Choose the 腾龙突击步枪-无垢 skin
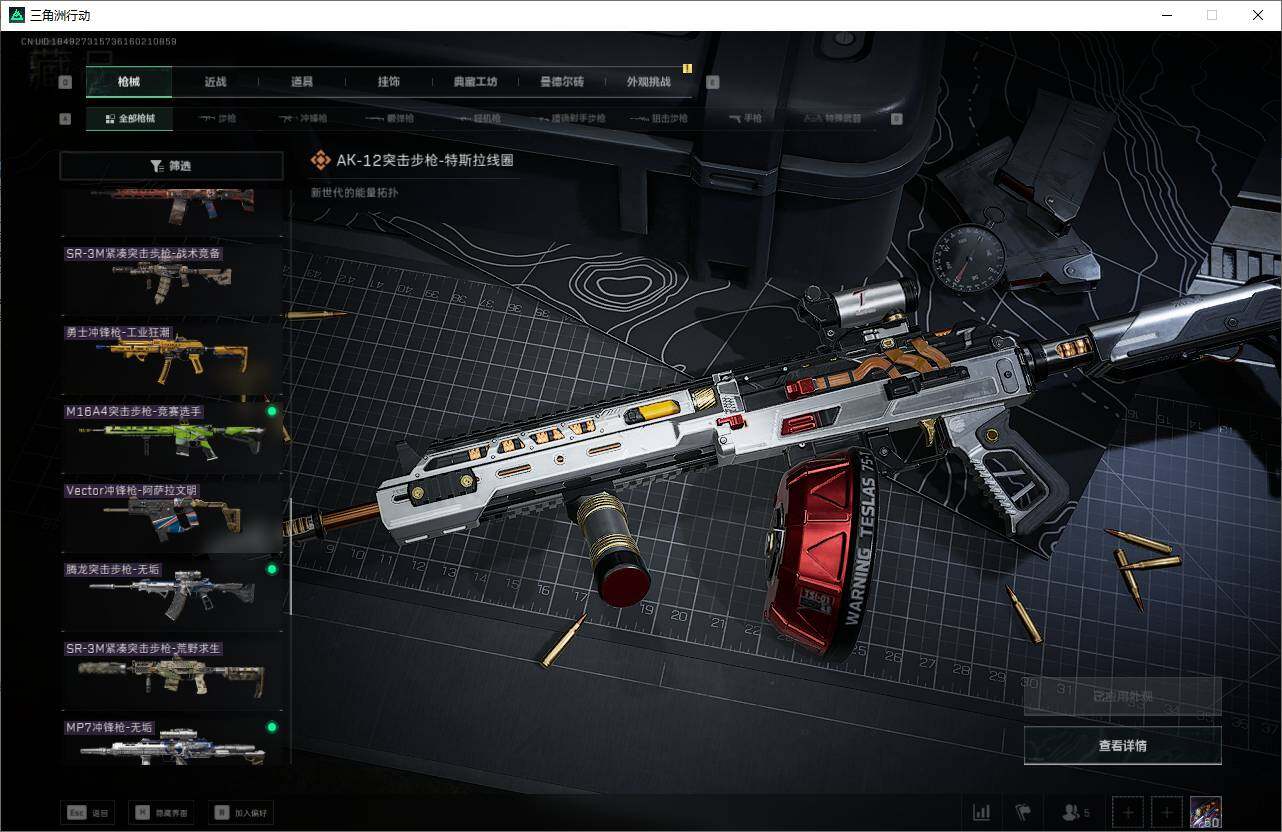Viewport: 1282px width, 832px height. (172, 595)
